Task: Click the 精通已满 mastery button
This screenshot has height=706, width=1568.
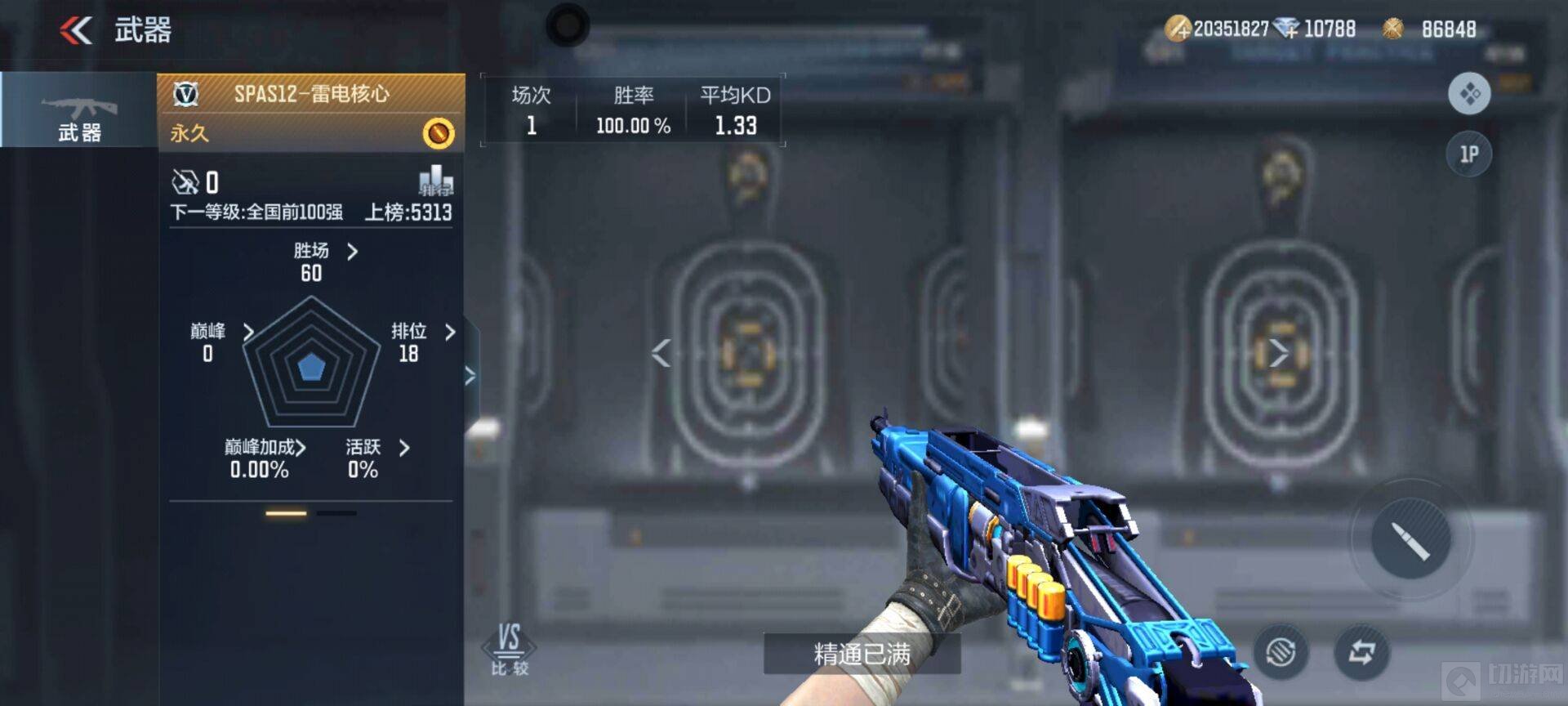Action: coord(862,654)
